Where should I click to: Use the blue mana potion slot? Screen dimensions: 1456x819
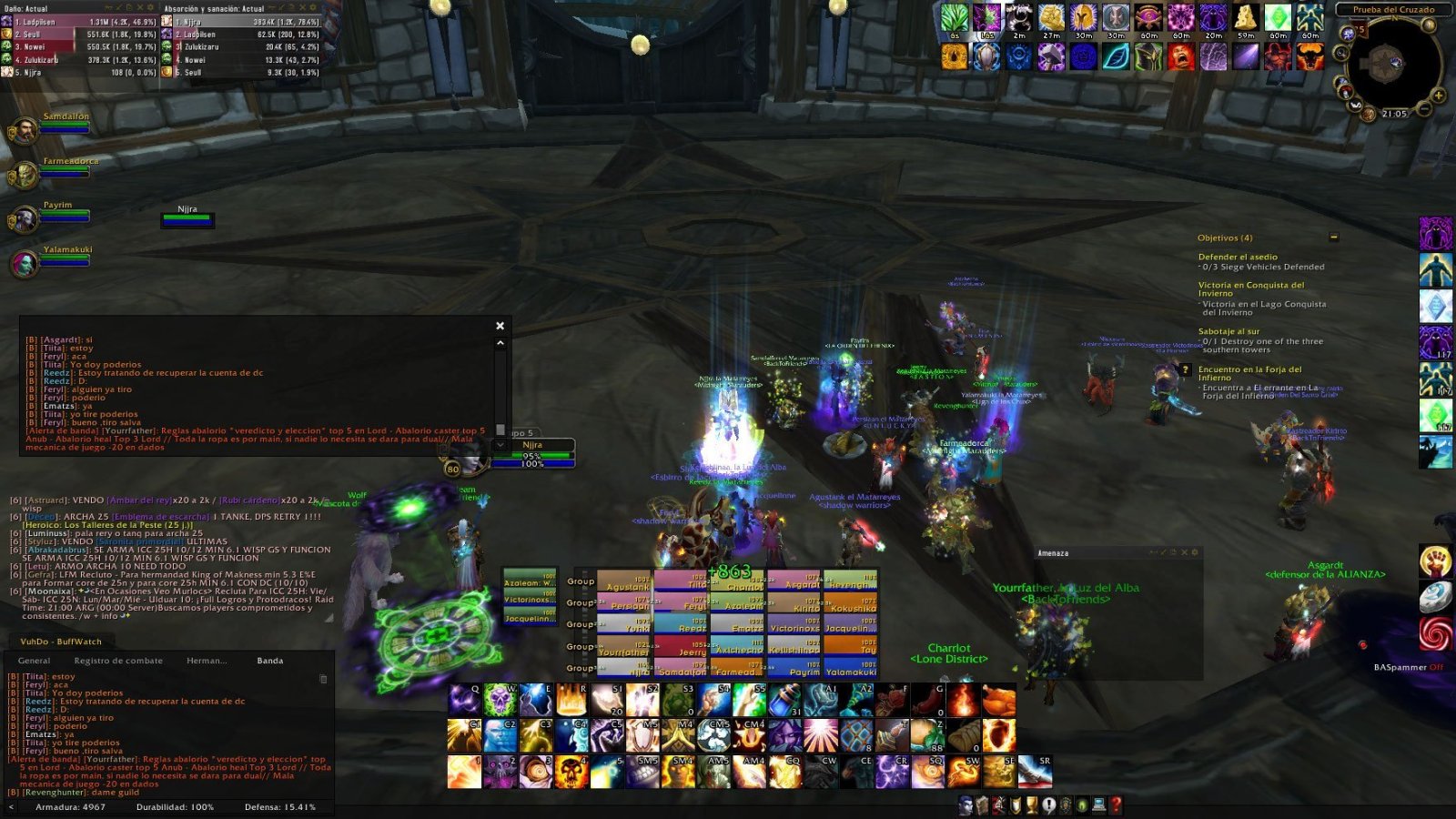pyautogui.click(x=784, y=700)
